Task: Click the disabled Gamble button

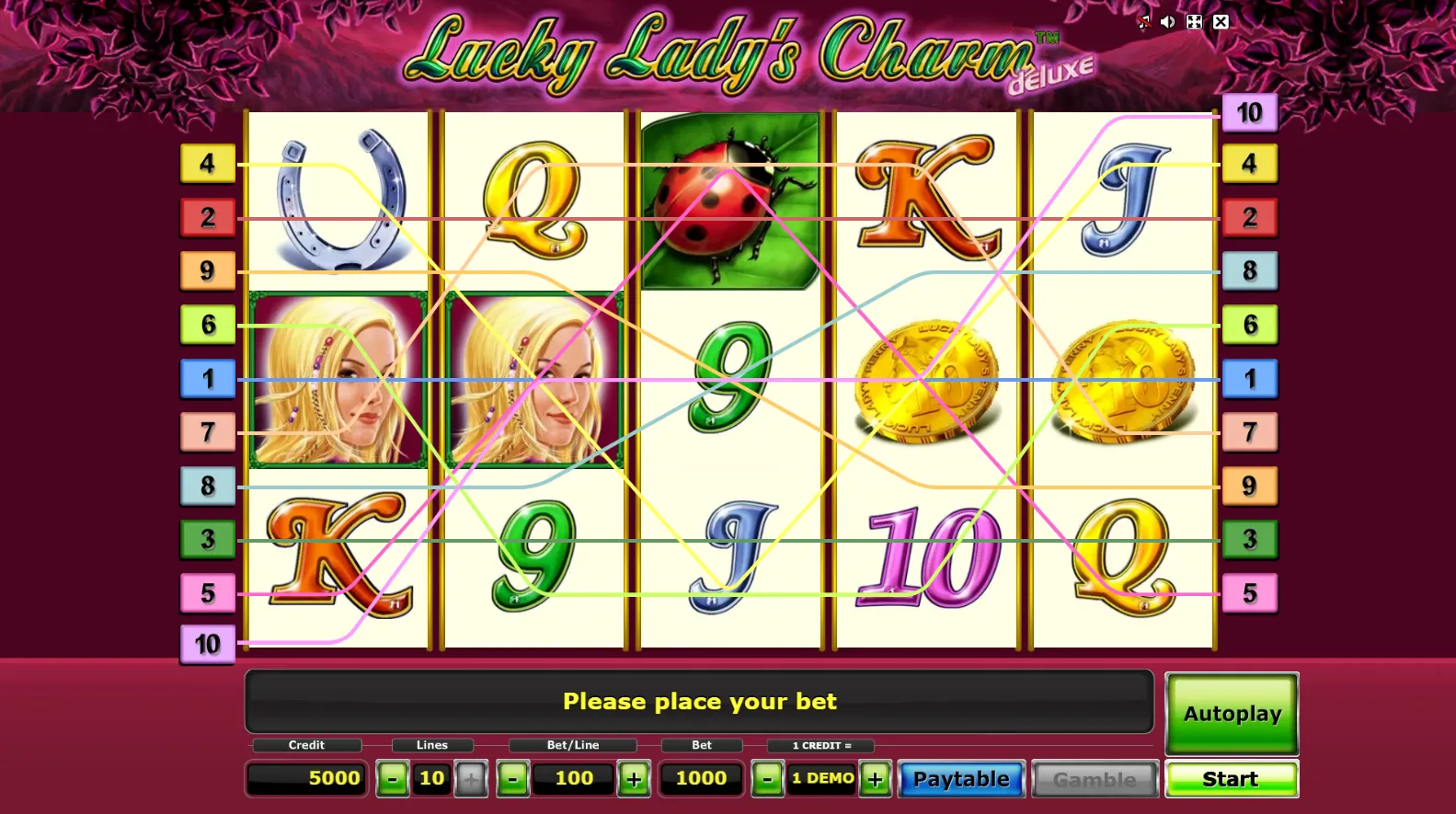Action: pyautogui.click(x=1093, y=778)
